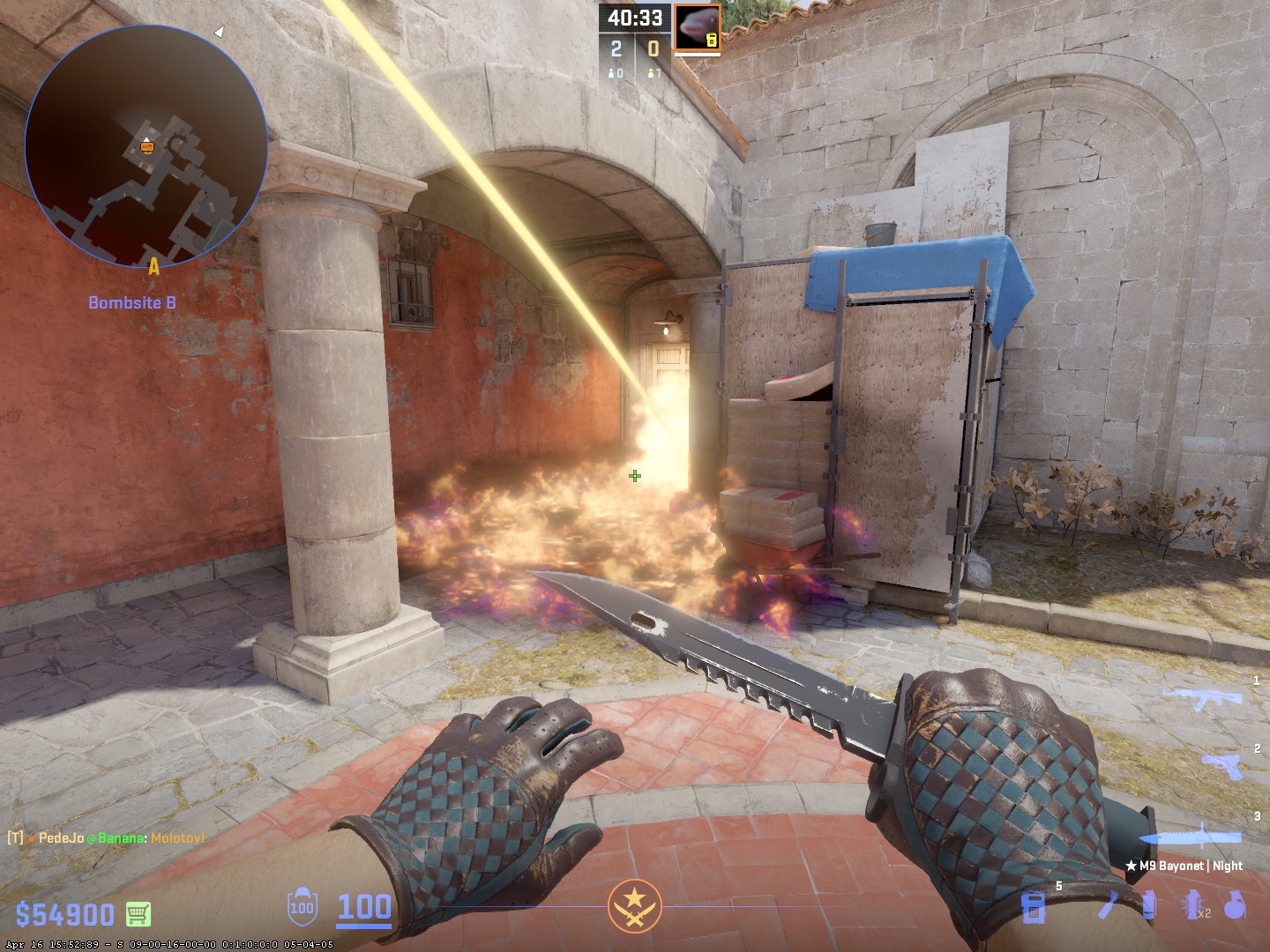Pick the flashbang grenade icon

1194,905
